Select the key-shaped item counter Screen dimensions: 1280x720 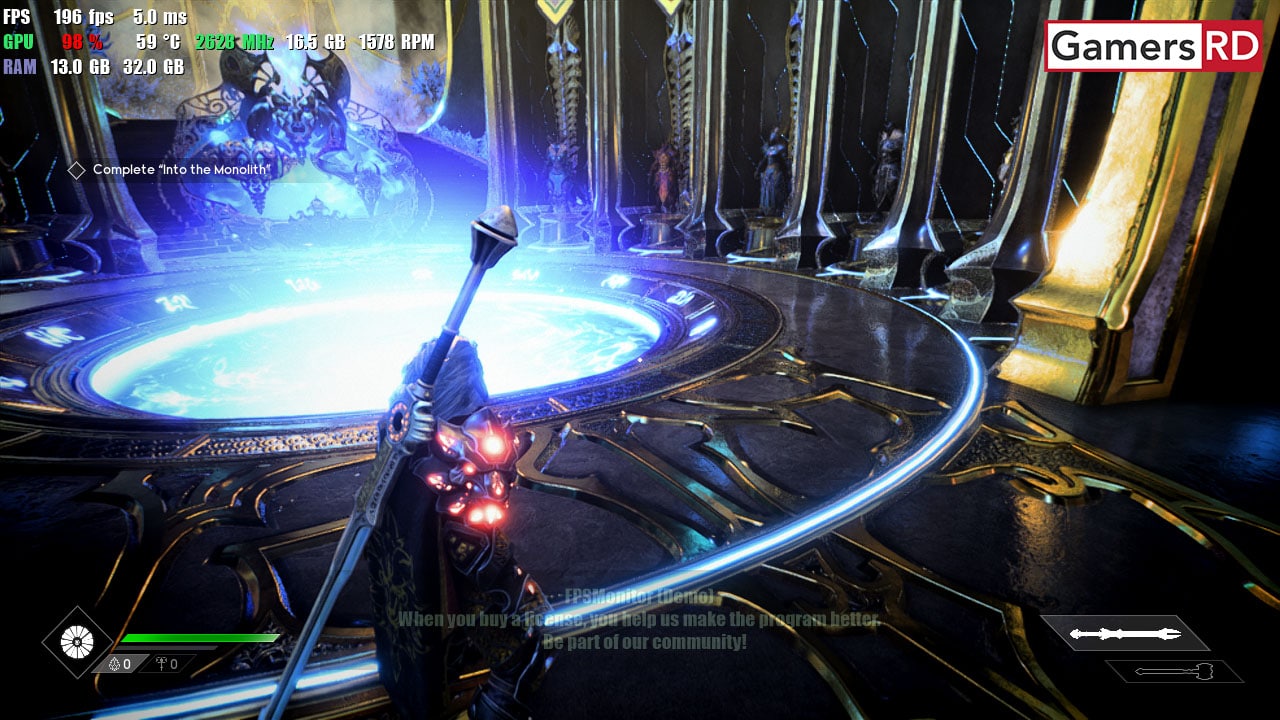166,664
